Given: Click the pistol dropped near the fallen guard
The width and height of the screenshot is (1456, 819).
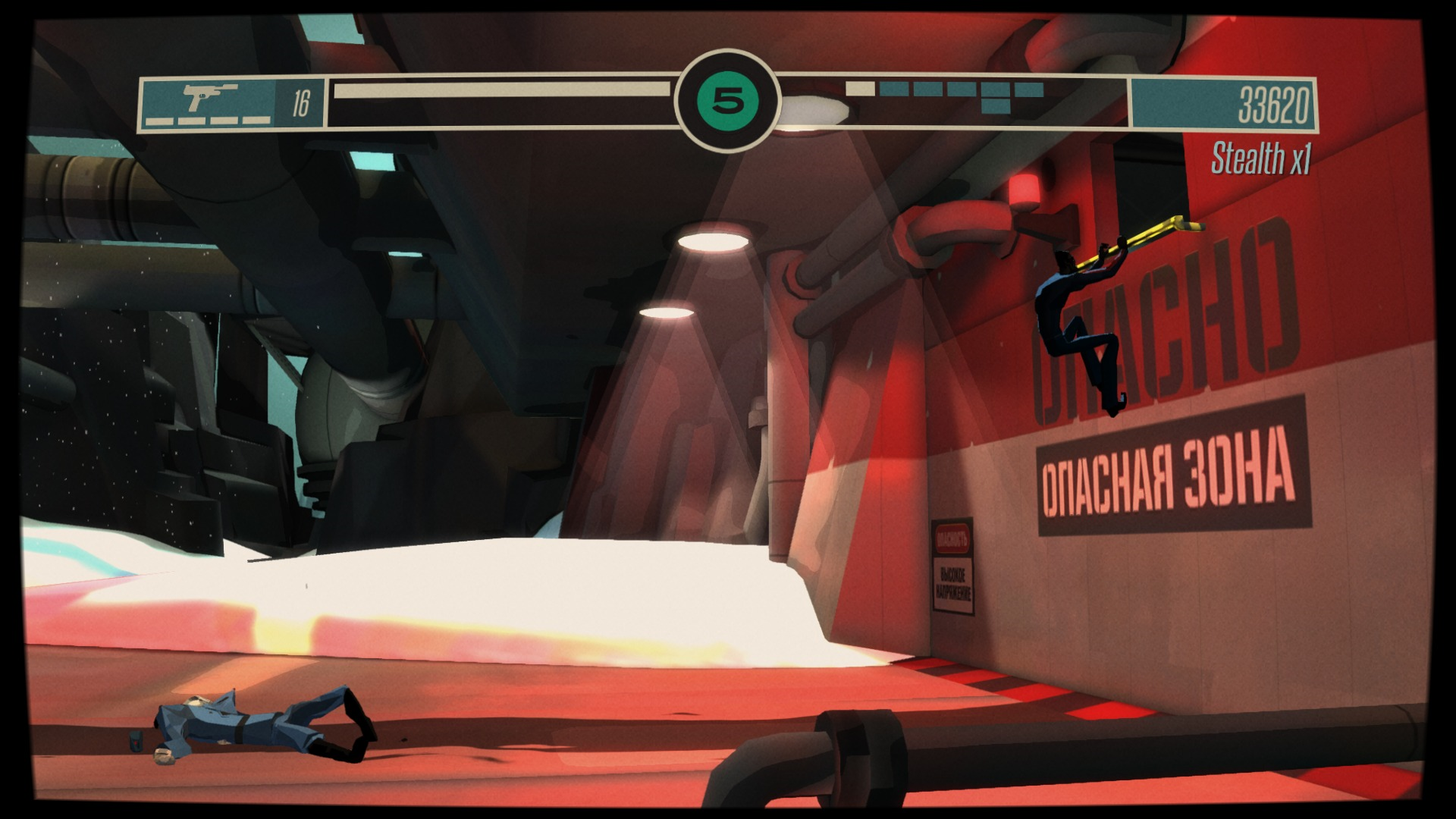Looking at the screenshot, I should click(x=135, y=743).
